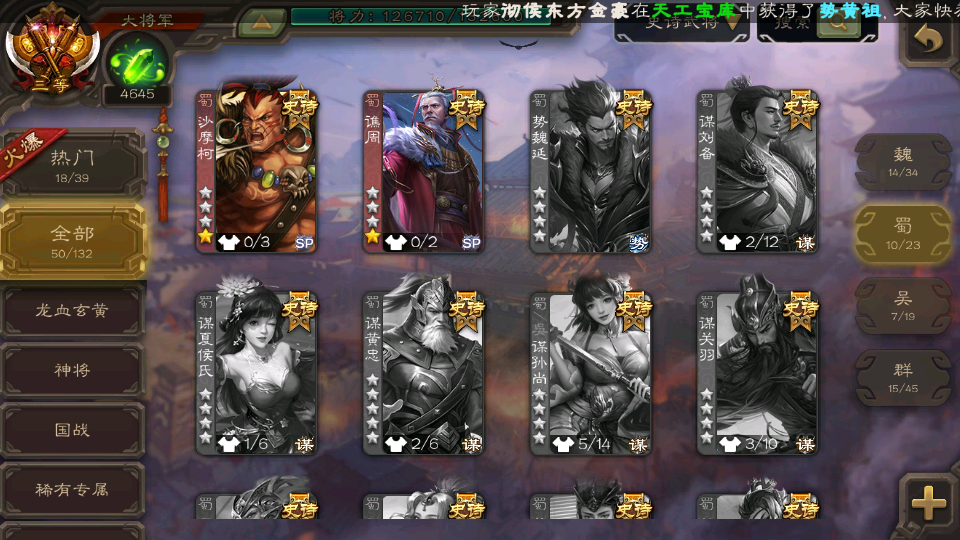Open the 谋关羽 hero card
Image resolution: width=960 pixels, height=540 pixels.
click(x=758, y=372)
